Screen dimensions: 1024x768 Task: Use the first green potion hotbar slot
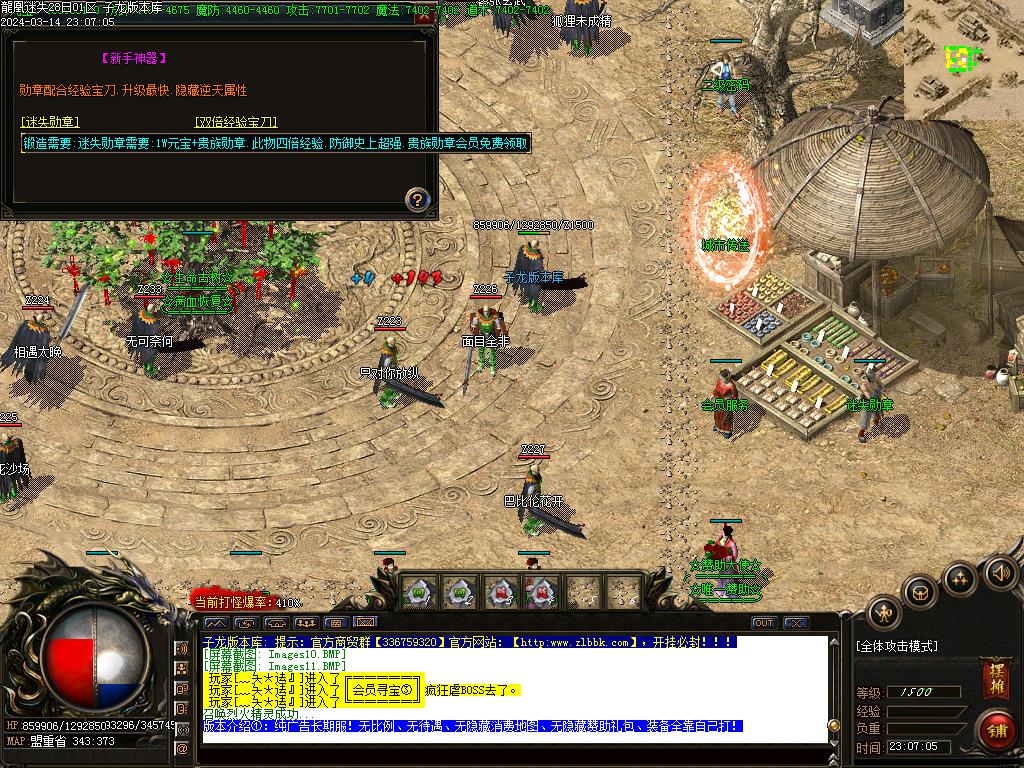coord(420,592)
